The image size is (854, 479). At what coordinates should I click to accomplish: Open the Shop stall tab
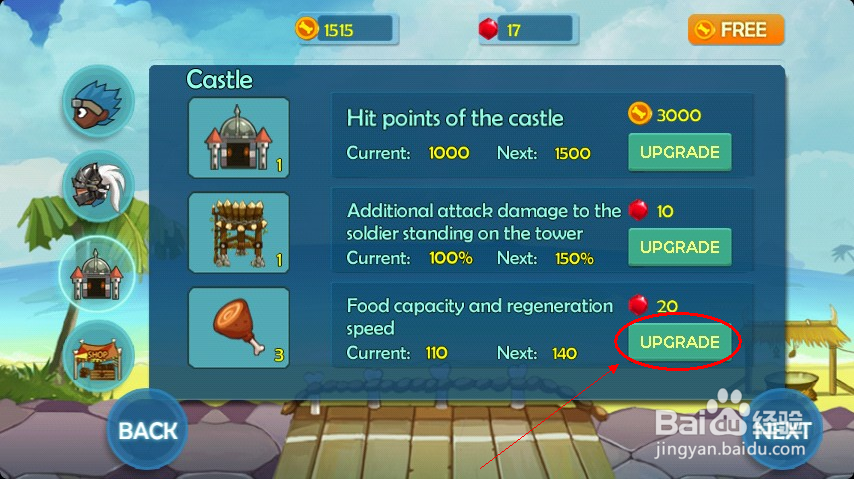click(x=98, y=355)
